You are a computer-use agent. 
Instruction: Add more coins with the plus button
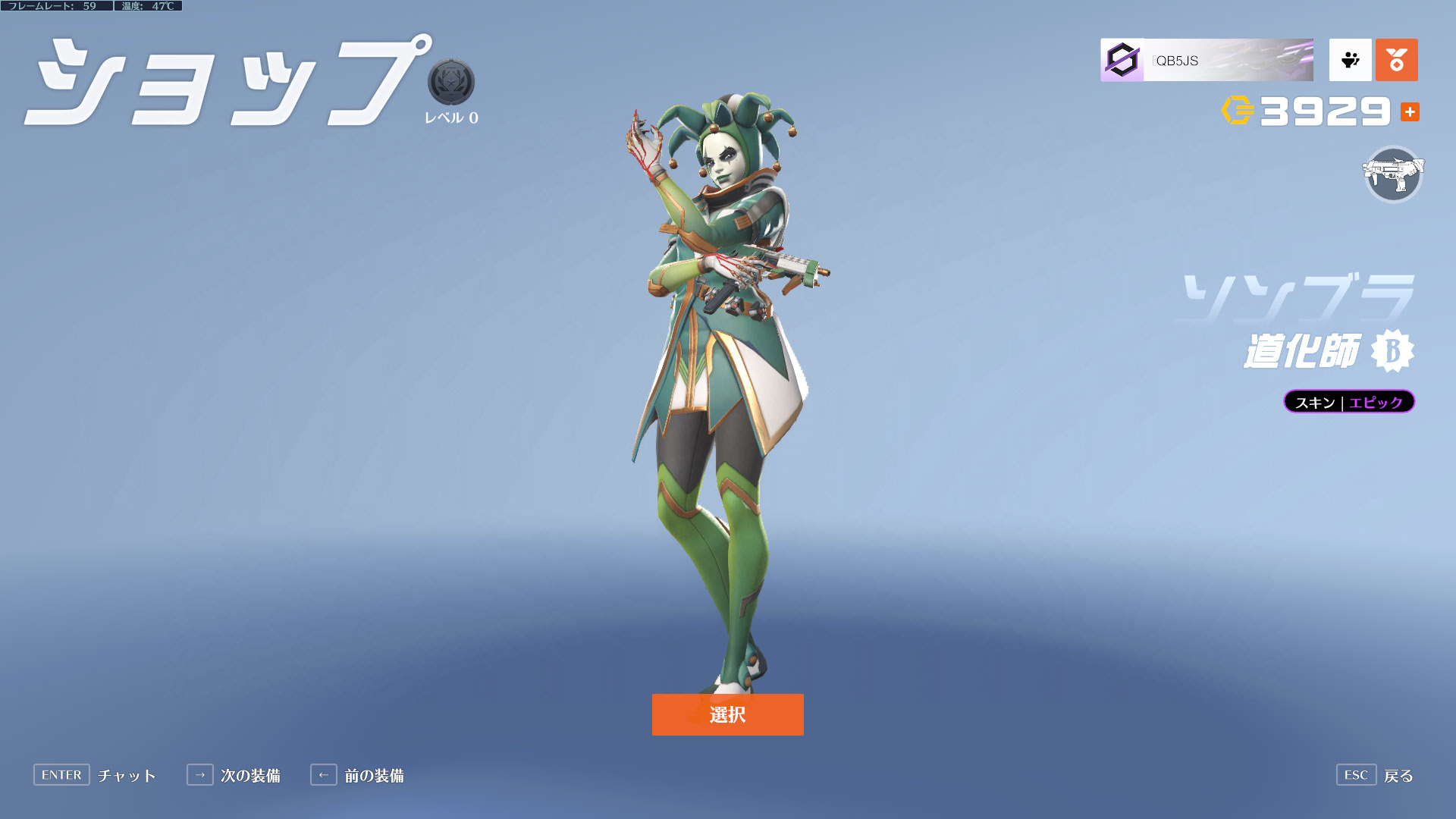tap(1410, 112)
